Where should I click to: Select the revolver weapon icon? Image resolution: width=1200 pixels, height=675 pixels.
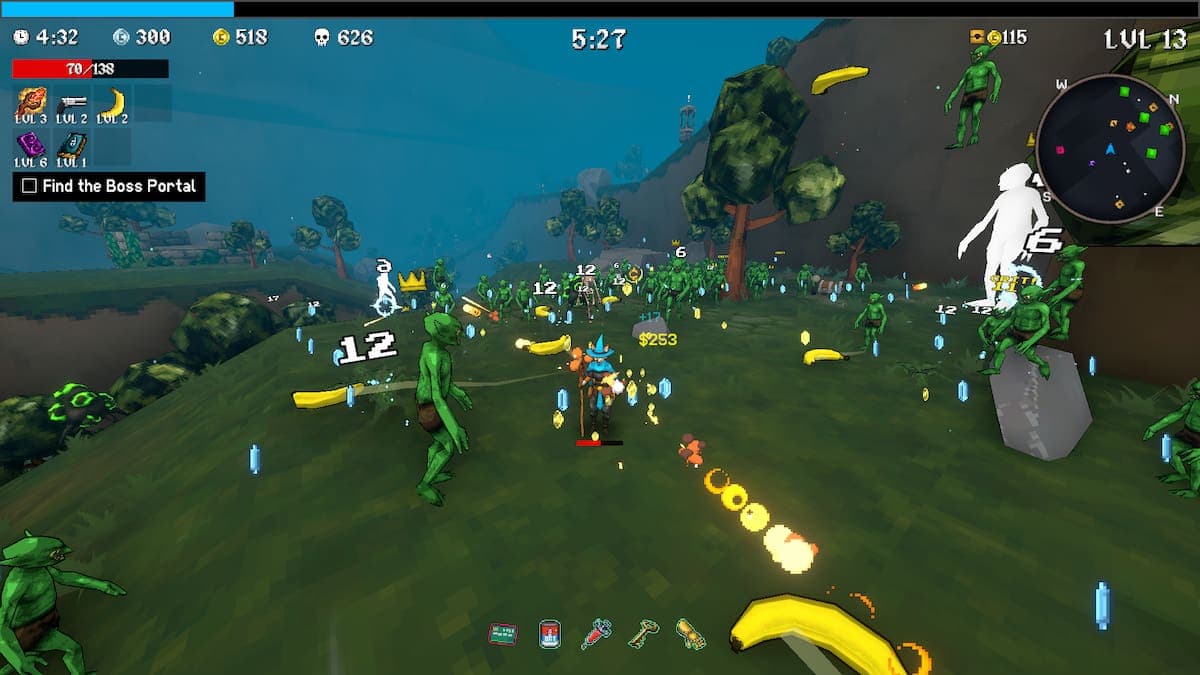coord(72,101)
